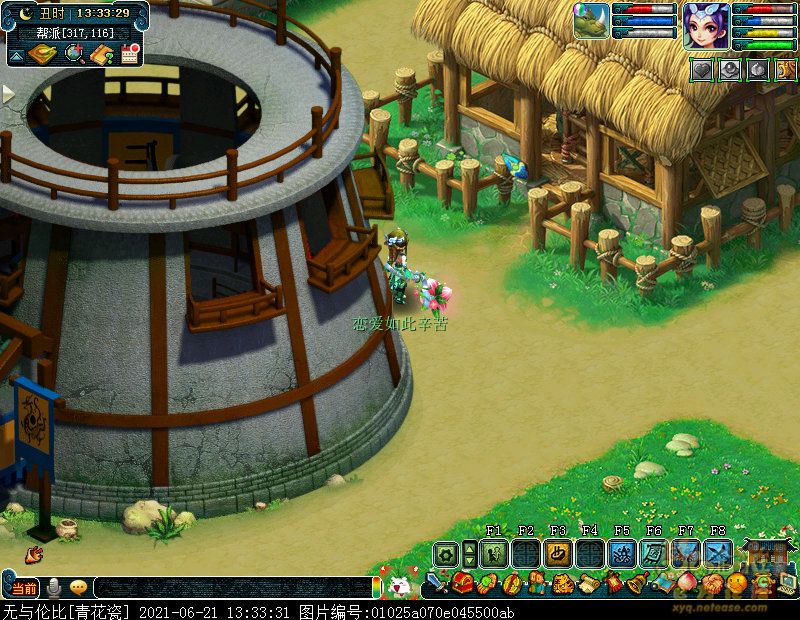This screenshot has height=620, width=800.
Task: Open the player character portrait
Action: (706, 26)
